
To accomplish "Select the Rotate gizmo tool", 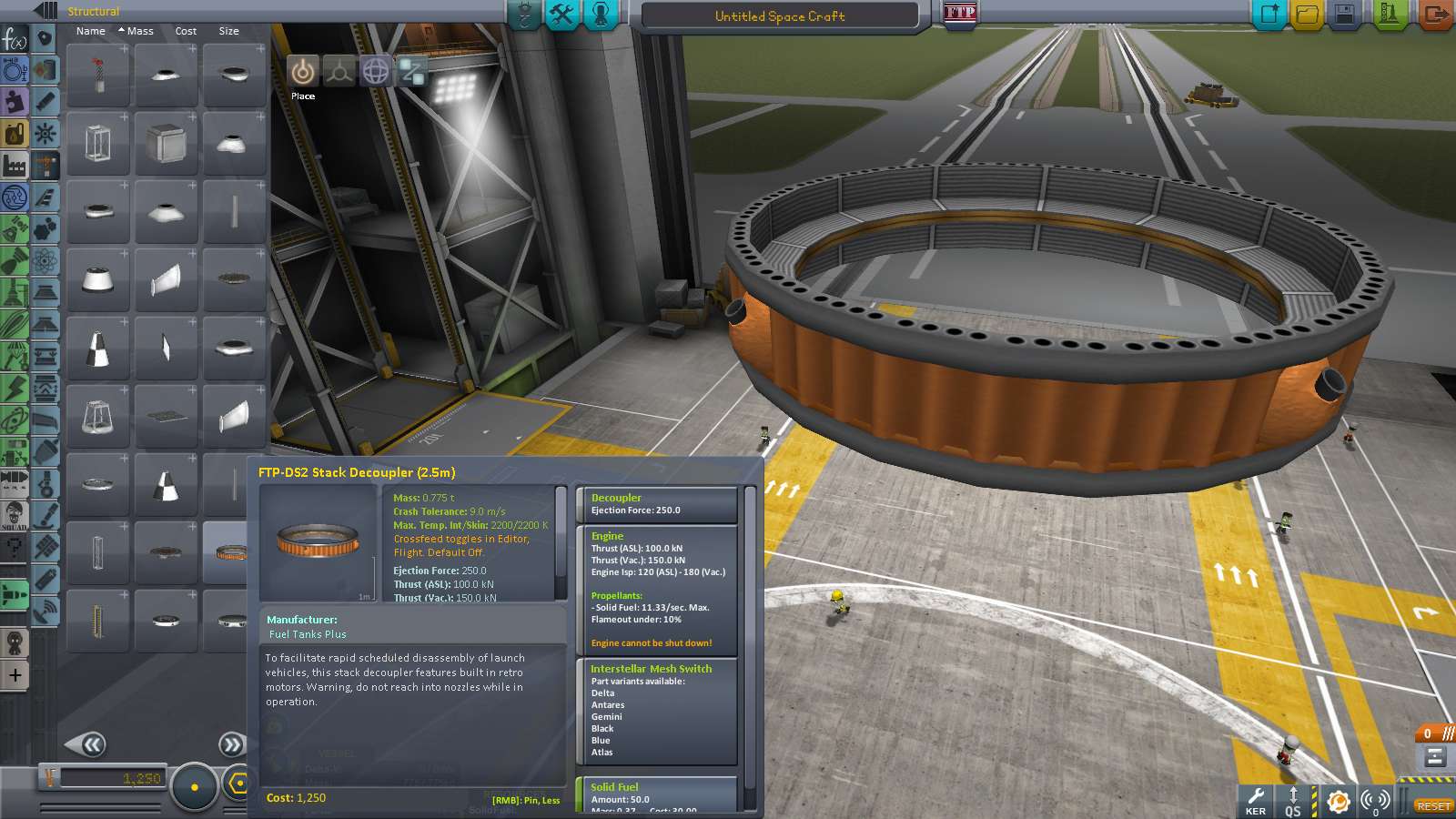I will 375,71.
